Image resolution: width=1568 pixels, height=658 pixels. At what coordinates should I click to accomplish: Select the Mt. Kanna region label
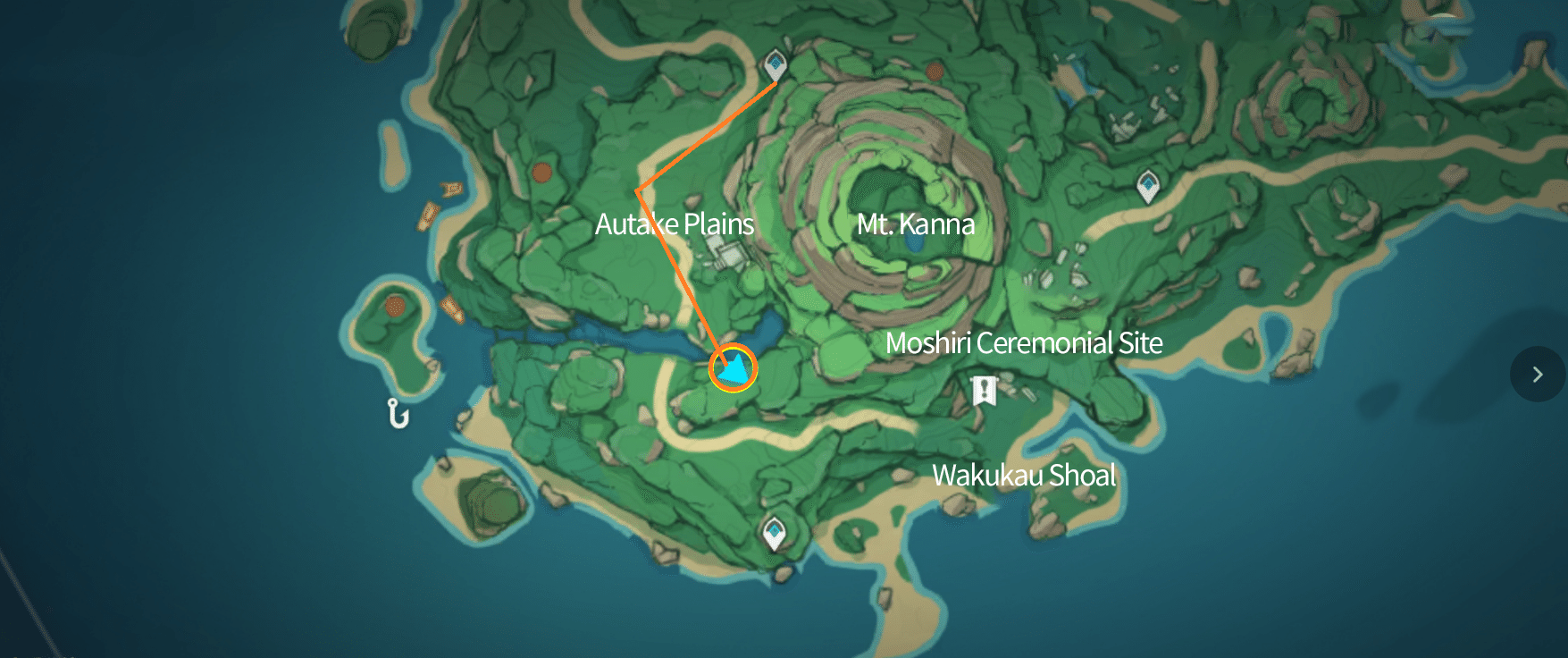[x=916, y=225]
